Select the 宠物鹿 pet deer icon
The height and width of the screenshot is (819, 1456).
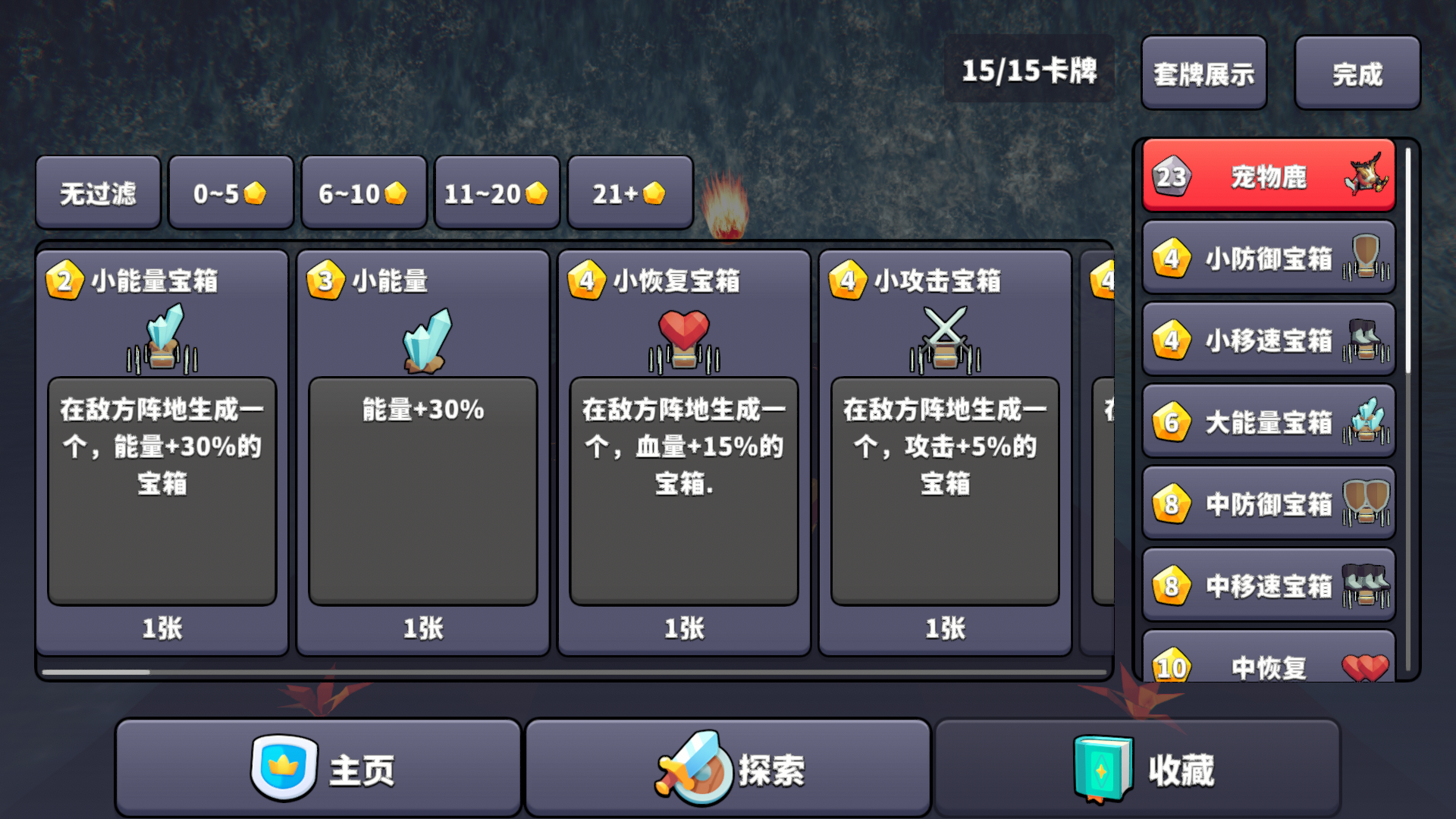click(1368, 176)
